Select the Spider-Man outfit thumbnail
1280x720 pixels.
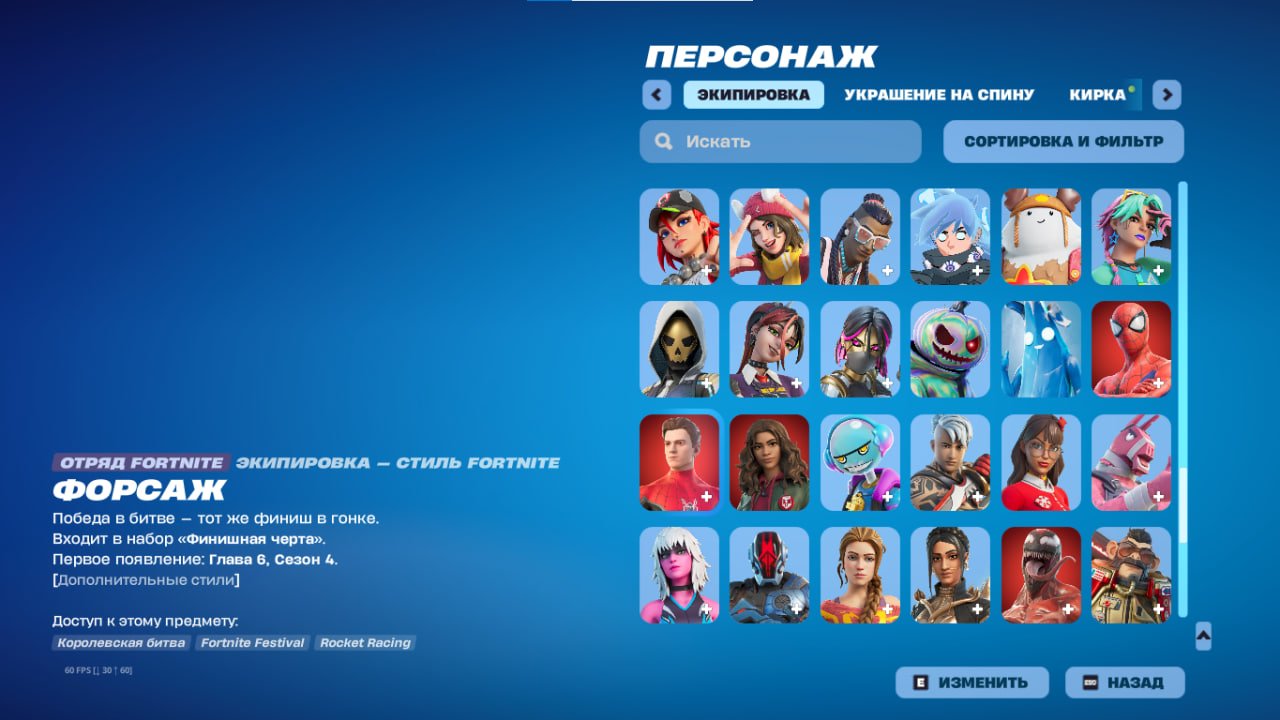[1131, 350]
